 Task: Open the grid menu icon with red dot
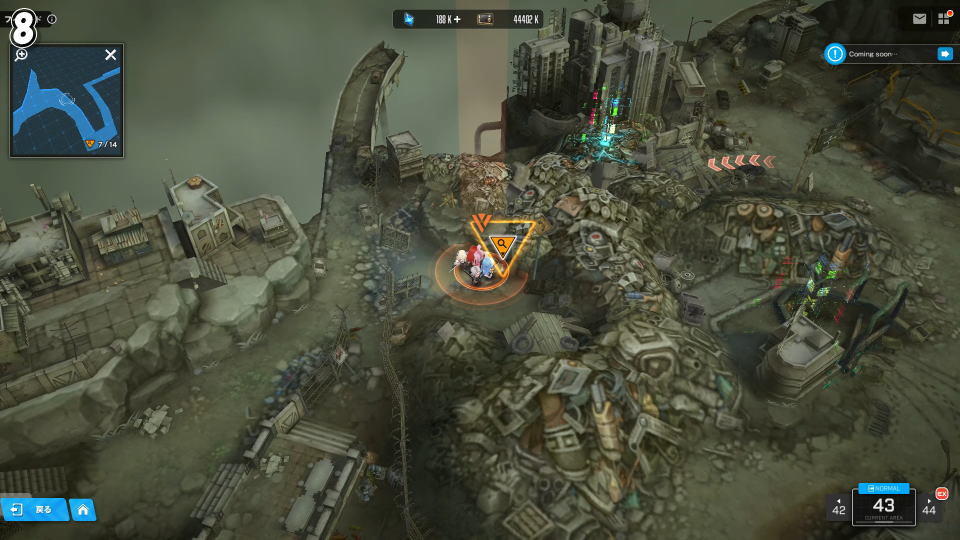tap(943, 18)
